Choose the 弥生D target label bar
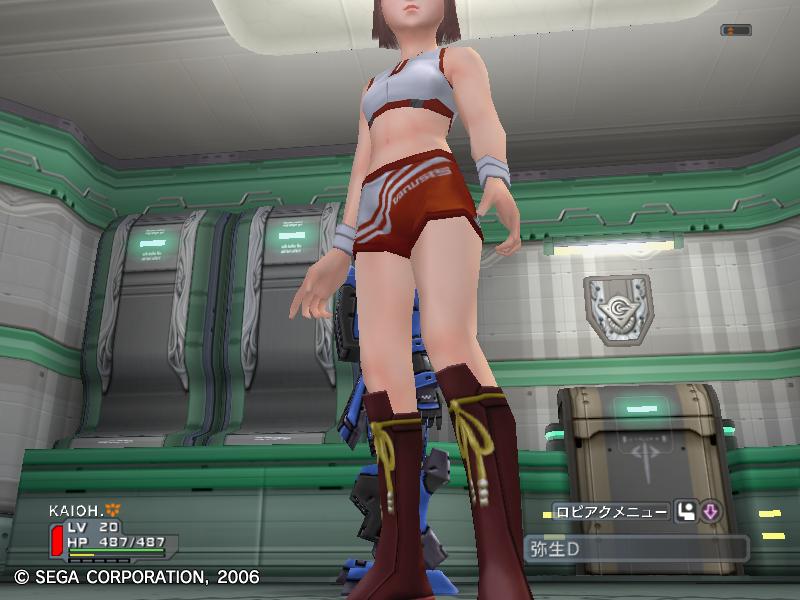 636,548
